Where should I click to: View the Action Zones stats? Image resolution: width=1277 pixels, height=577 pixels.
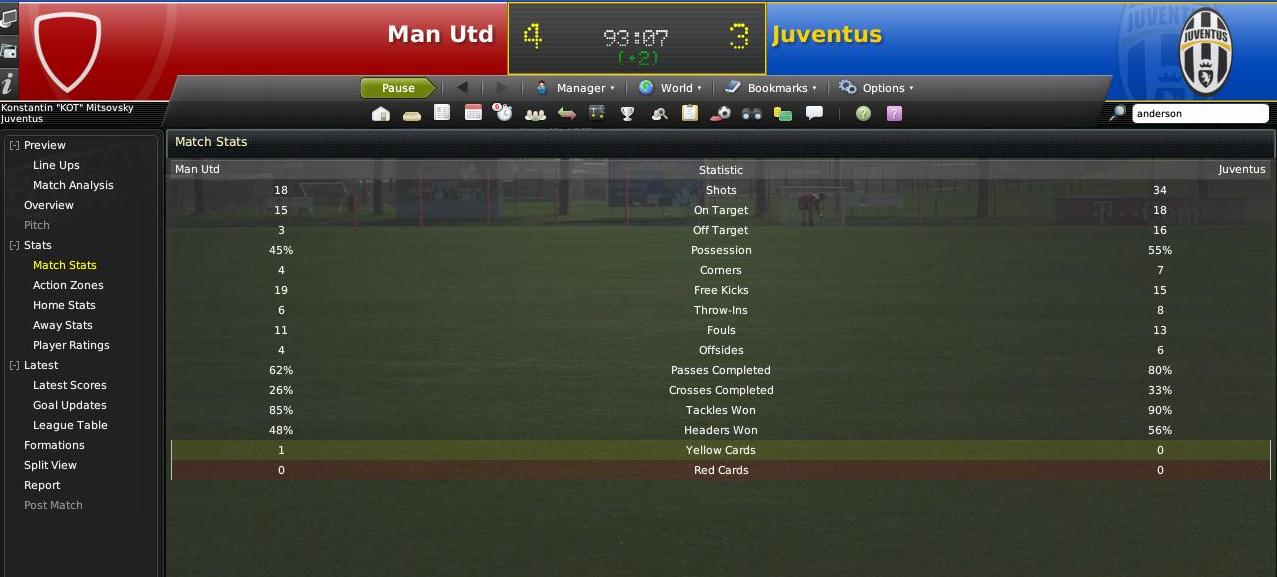point(68,285)
